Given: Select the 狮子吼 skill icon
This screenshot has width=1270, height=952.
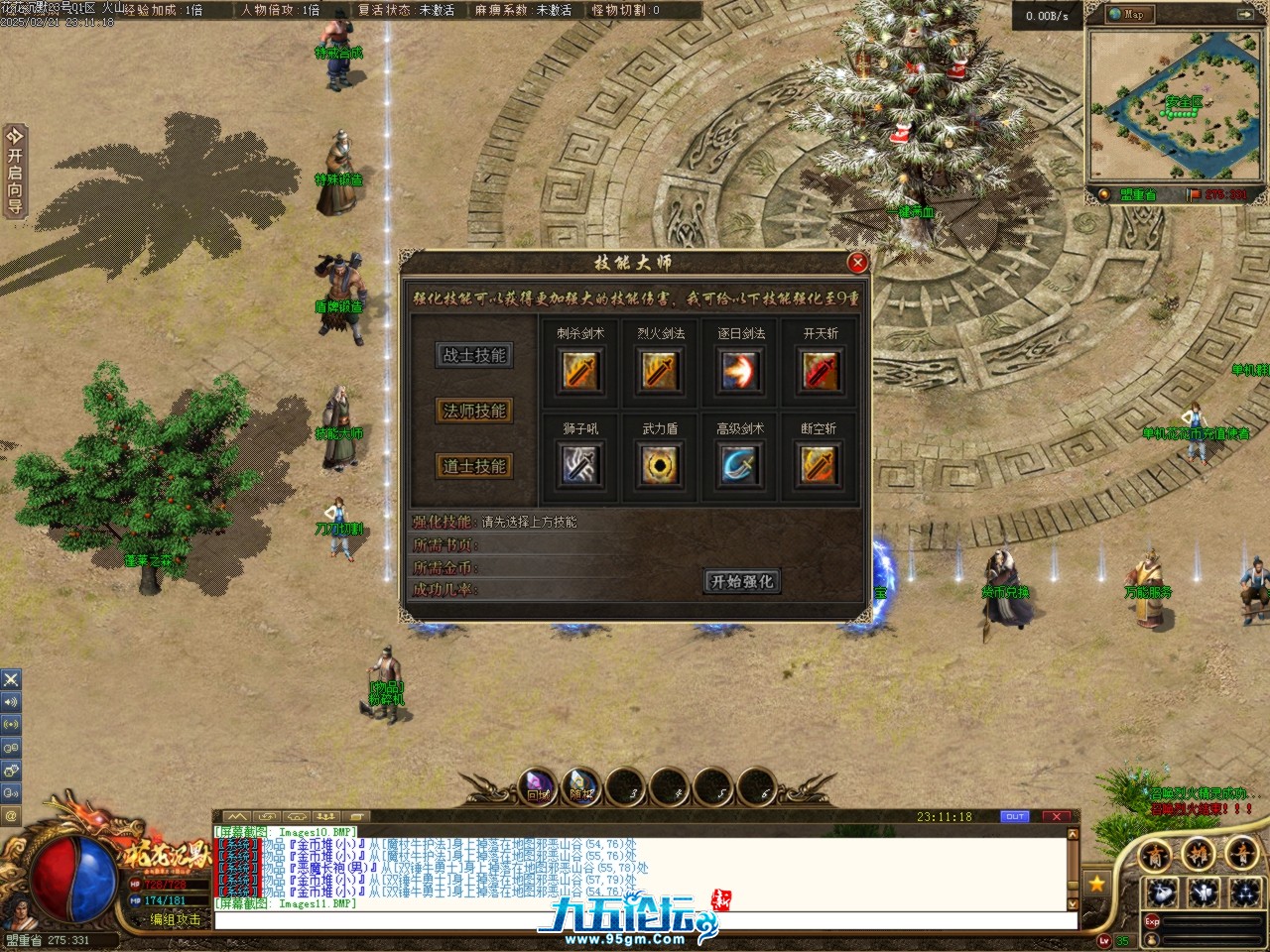Looking at the screenshot, I should tap(580, 465).
